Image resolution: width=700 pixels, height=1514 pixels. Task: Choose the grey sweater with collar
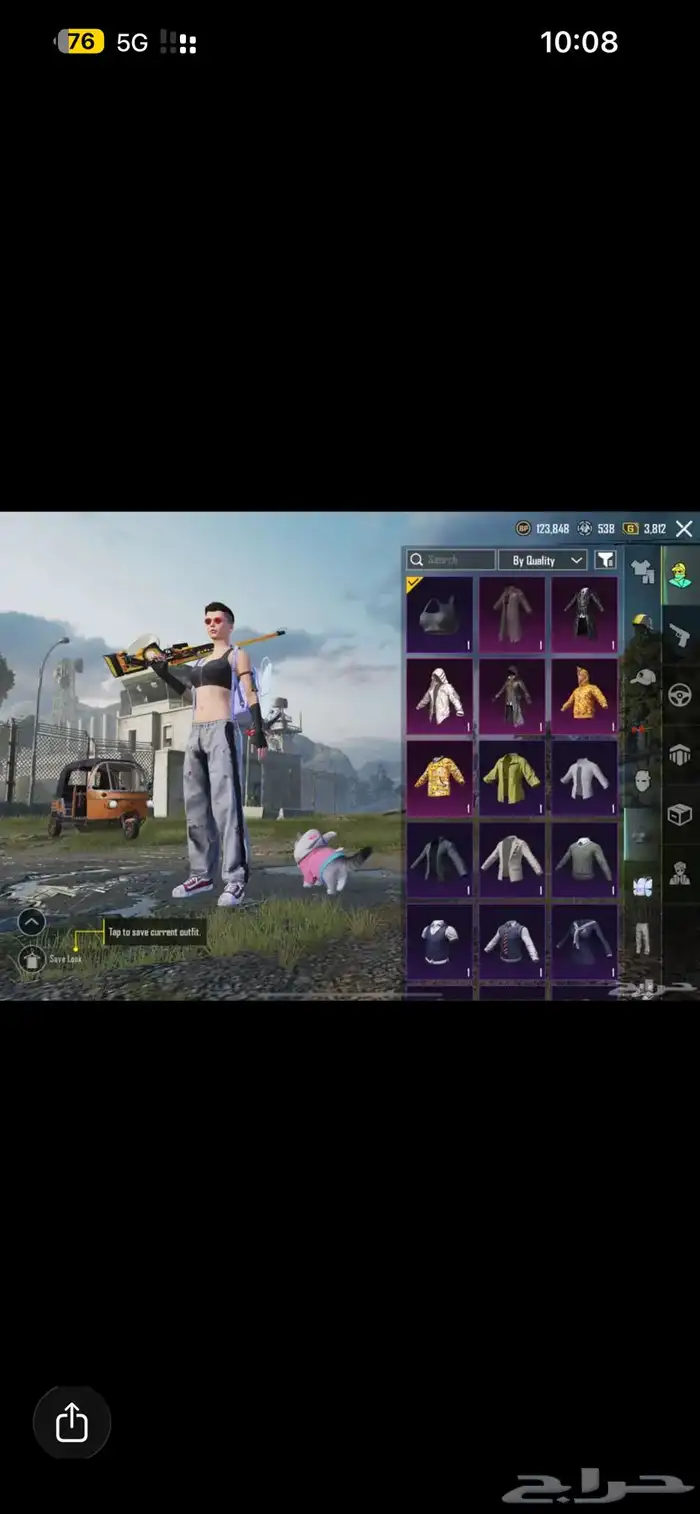[x=584, y=857]
